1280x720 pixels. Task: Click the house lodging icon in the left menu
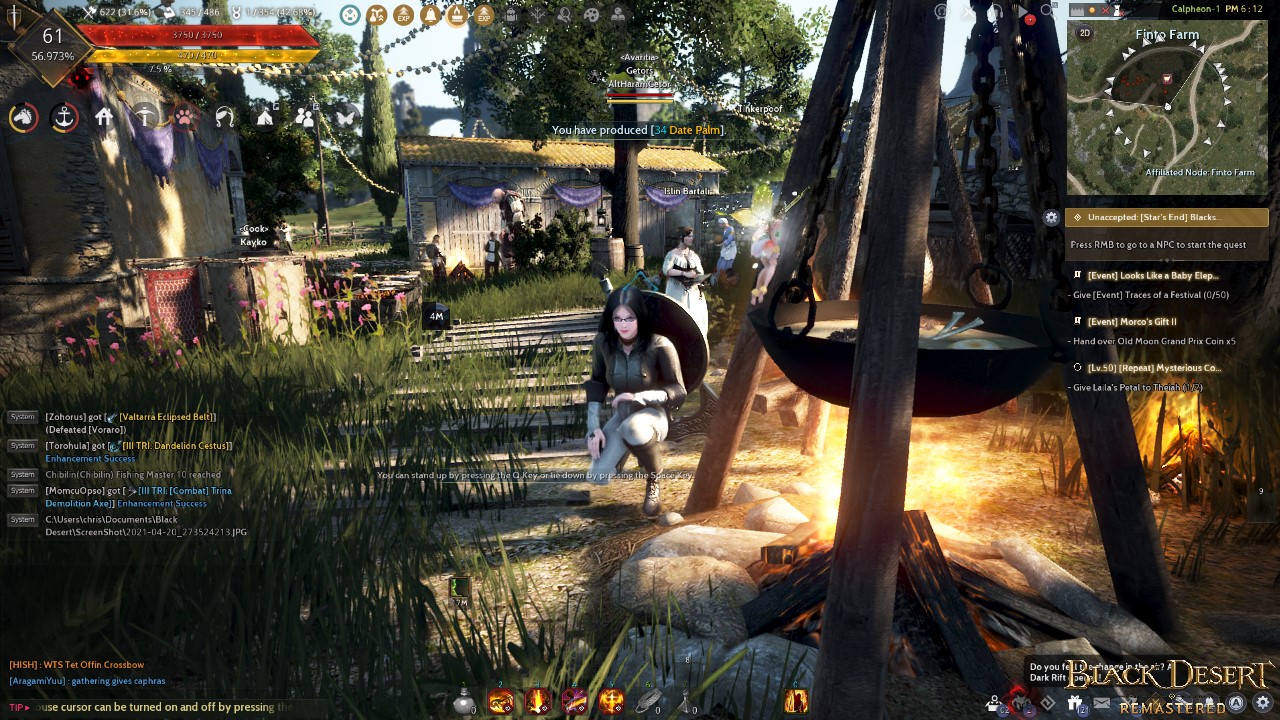[103, 117]
